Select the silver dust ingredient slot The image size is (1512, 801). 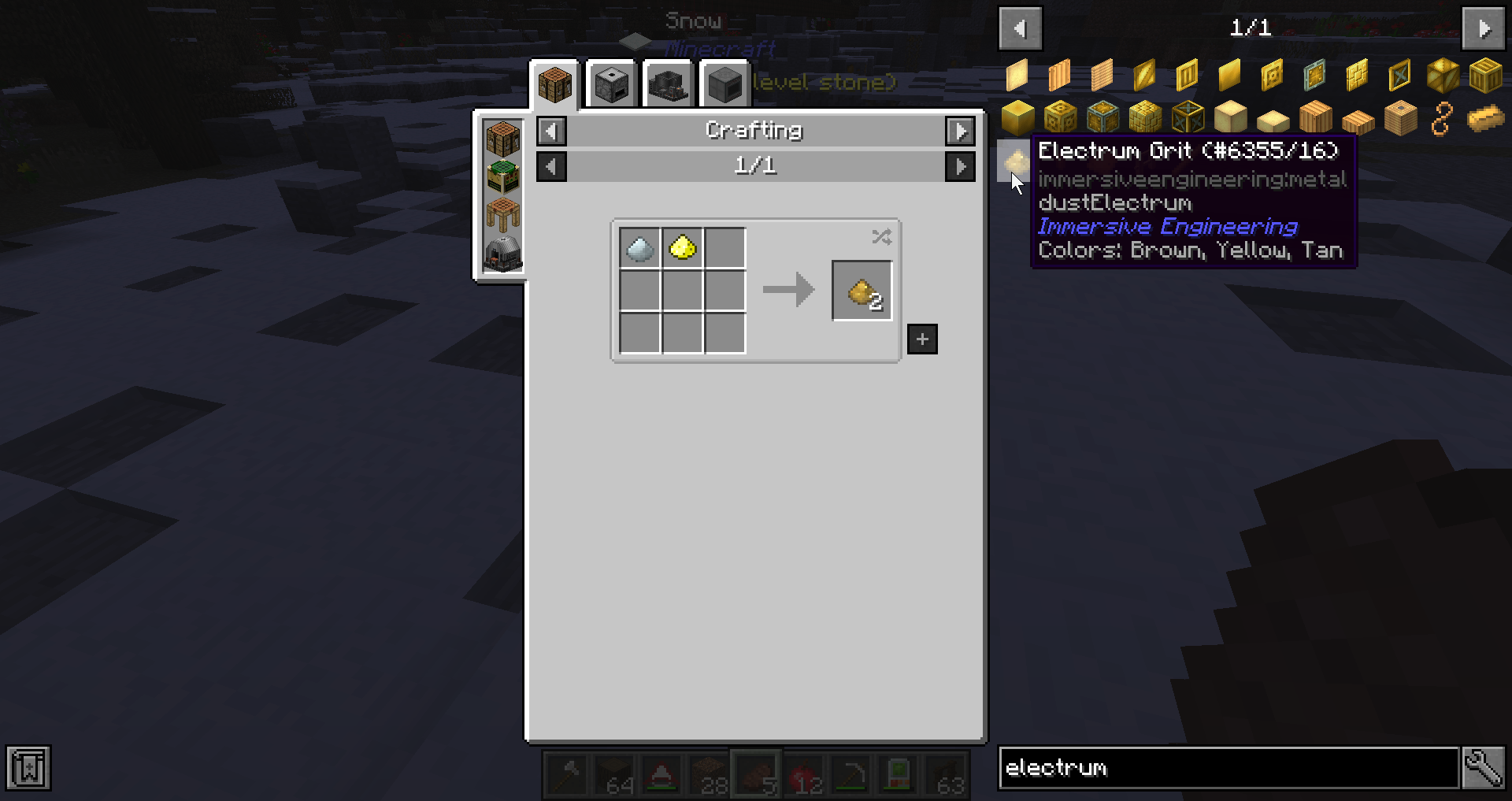point(639,248)
